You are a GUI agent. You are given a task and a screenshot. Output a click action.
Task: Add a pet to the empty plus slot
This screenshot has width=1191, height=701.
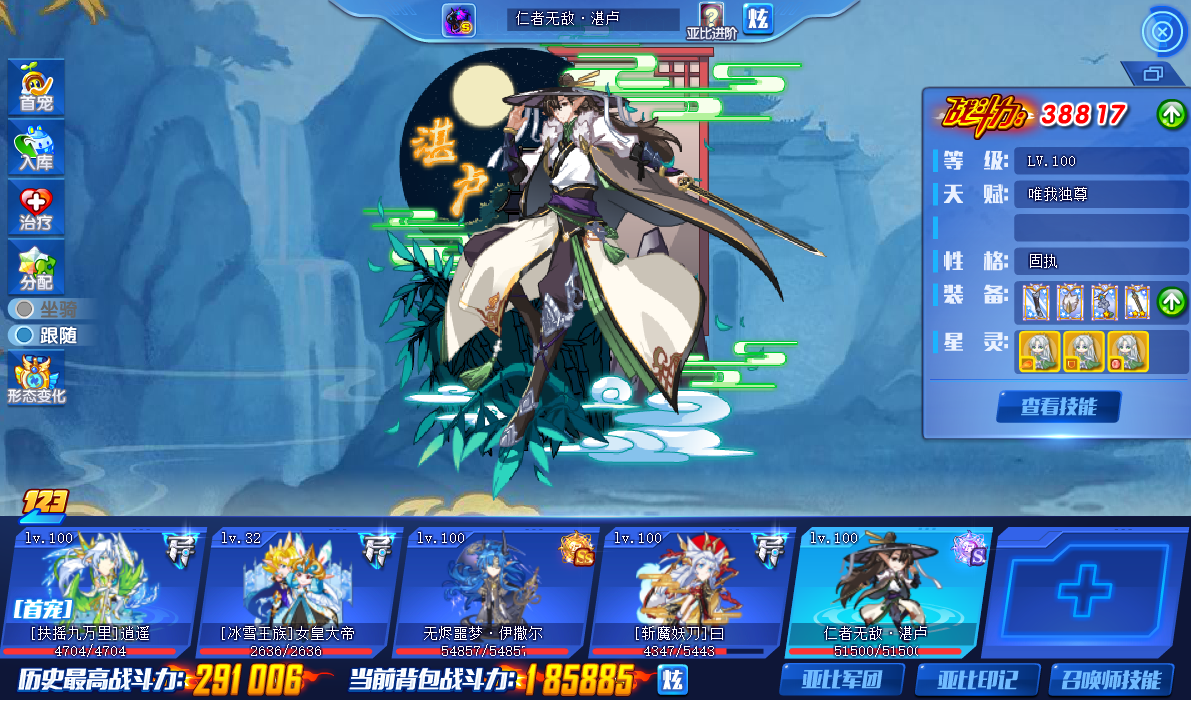(1084, 590)
